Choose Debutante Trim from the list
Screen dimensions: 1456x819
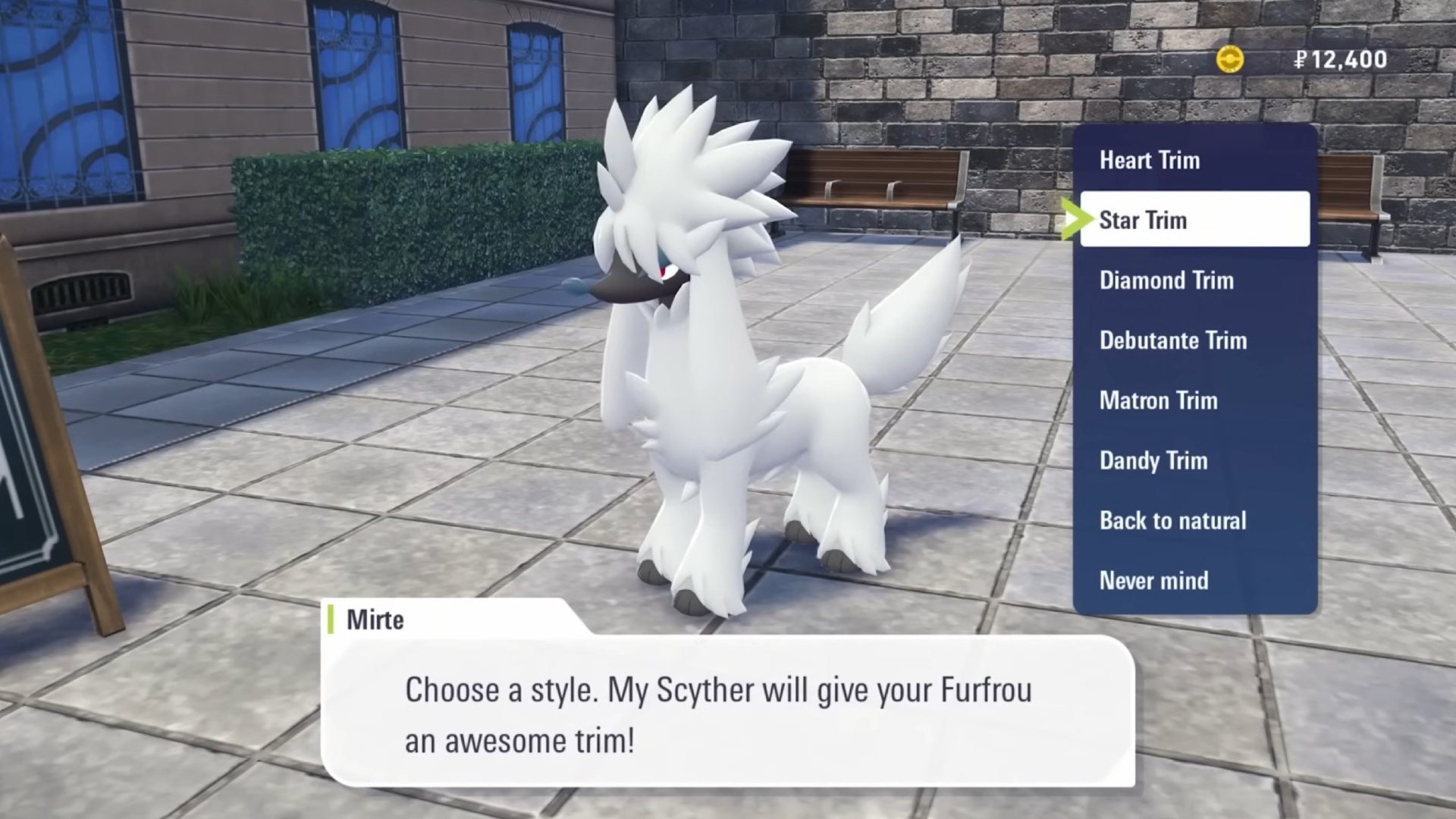[x=1172, y=340]
